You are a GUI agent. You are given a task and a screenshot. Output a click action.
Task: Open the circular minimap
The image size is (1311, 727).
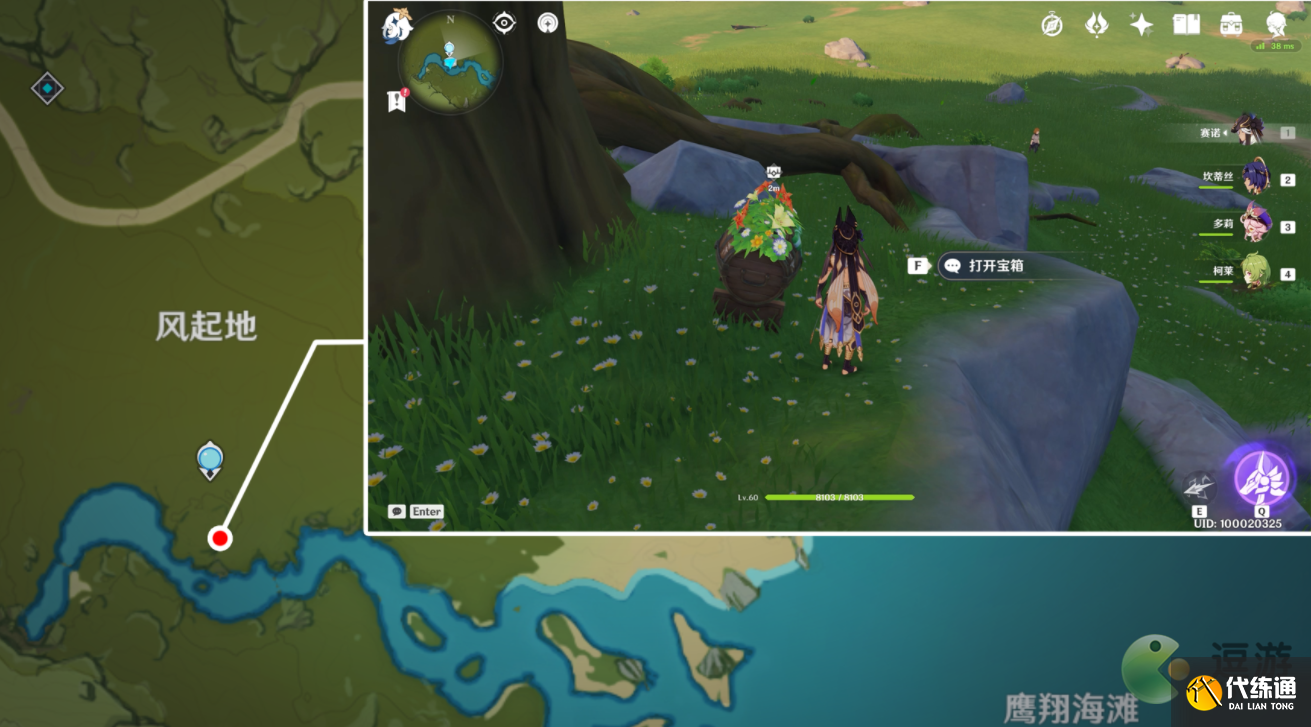450,62
